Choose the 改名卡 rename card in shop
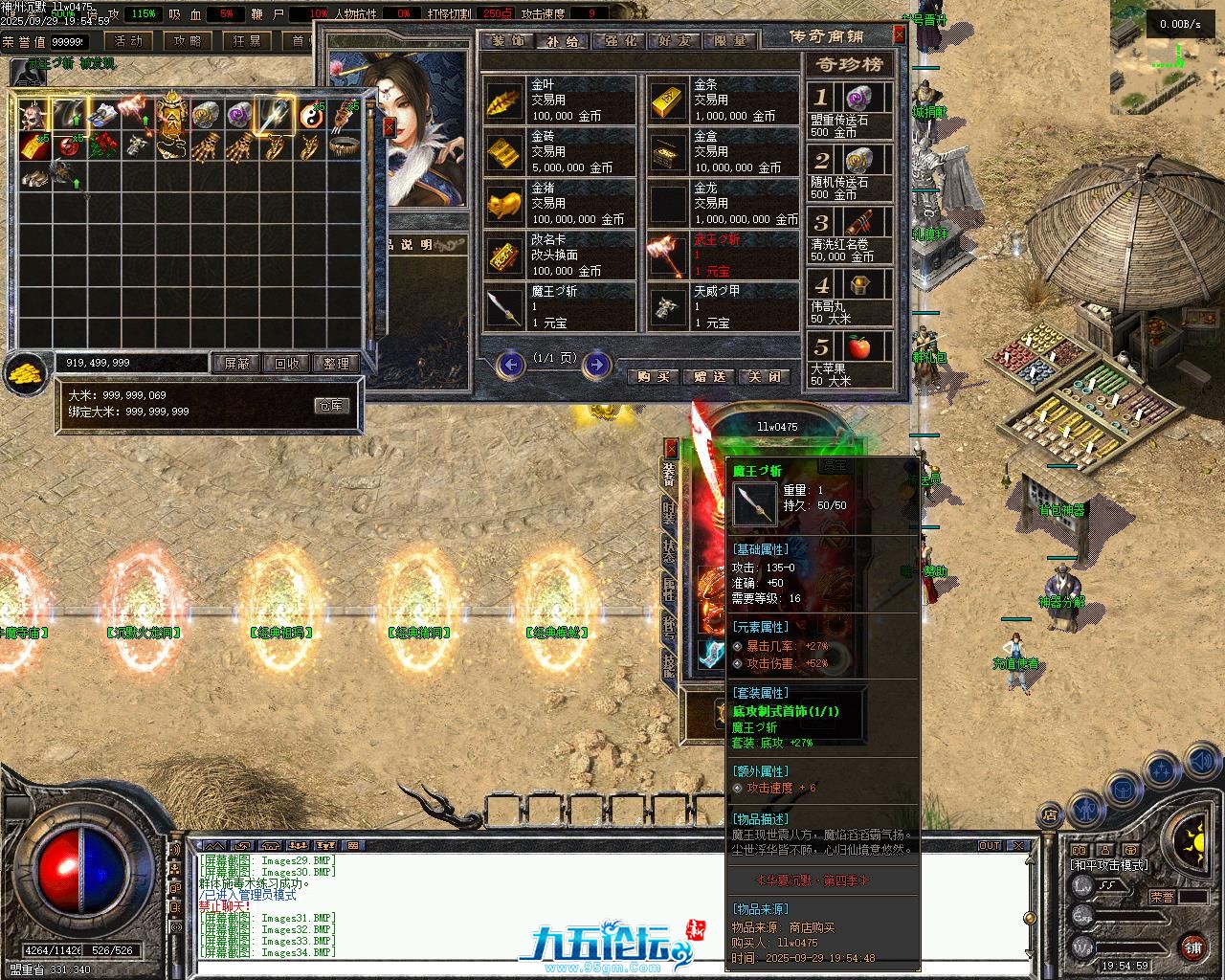This screenshot has width=1225, height=980. pyautogui.click(x=560, y=256)
